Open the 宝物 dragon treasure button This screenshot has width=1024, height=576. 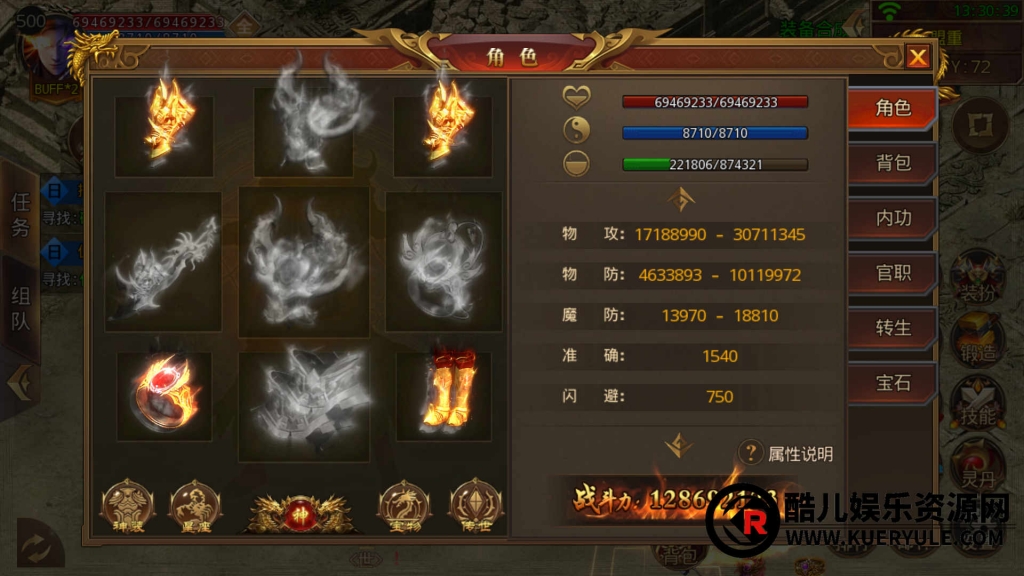point(404,507)
